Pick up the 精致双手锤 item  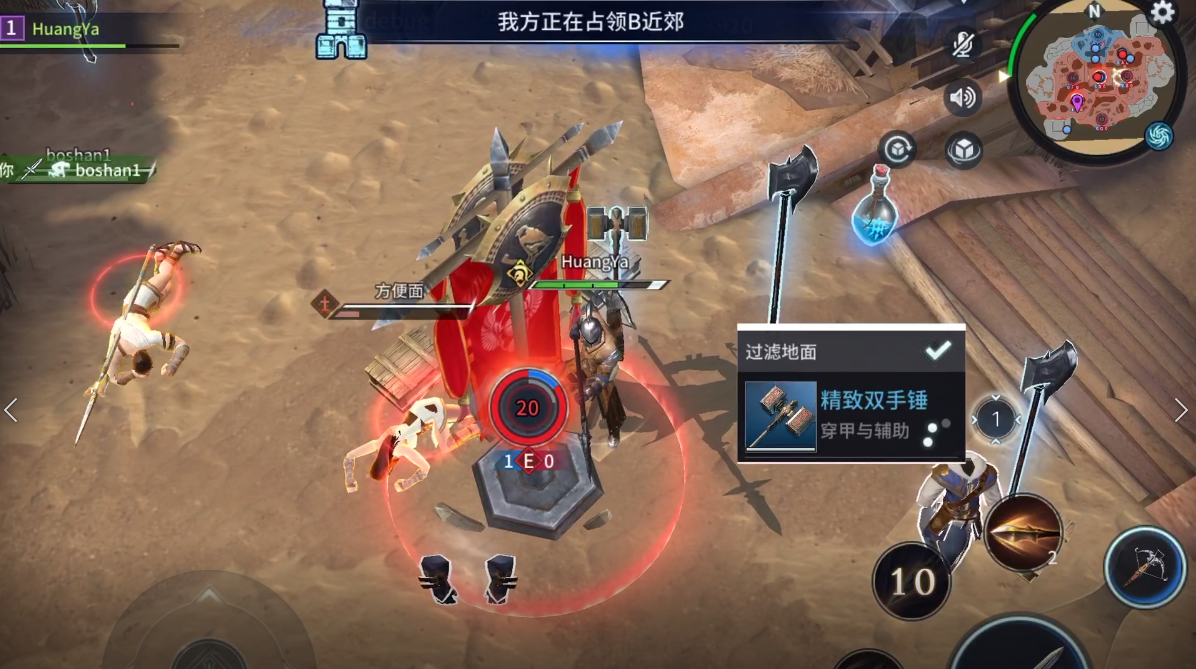pos(850,416)
